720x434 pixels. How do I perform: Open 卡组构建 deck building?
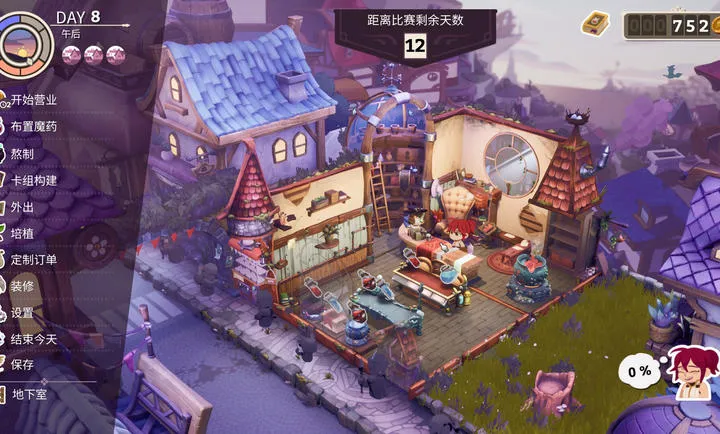coord(33,180)
